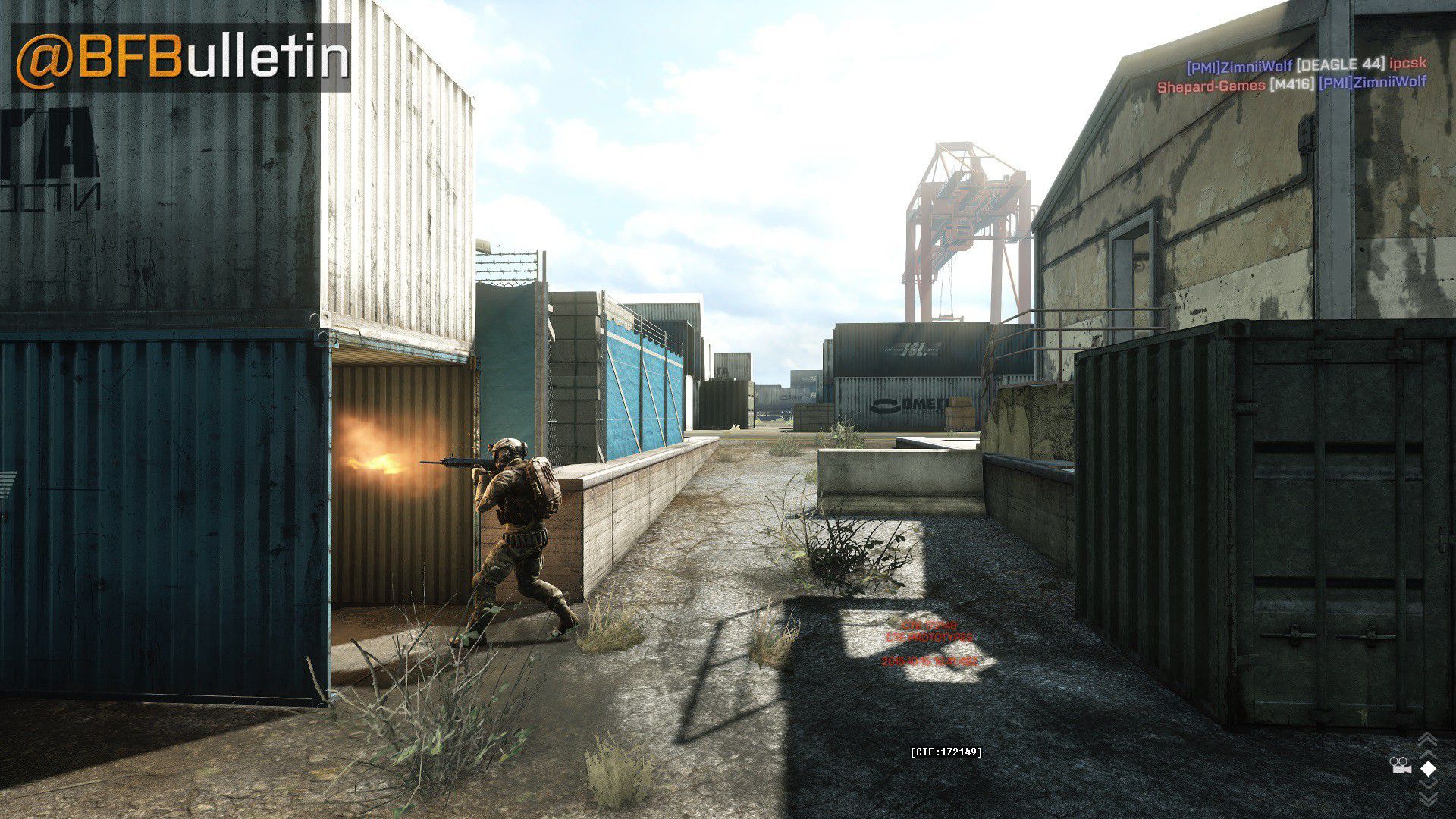Screen dimensions: 1456x819
Task: Select the white diamond camera speed marker
Action: tap(1428, 768)
